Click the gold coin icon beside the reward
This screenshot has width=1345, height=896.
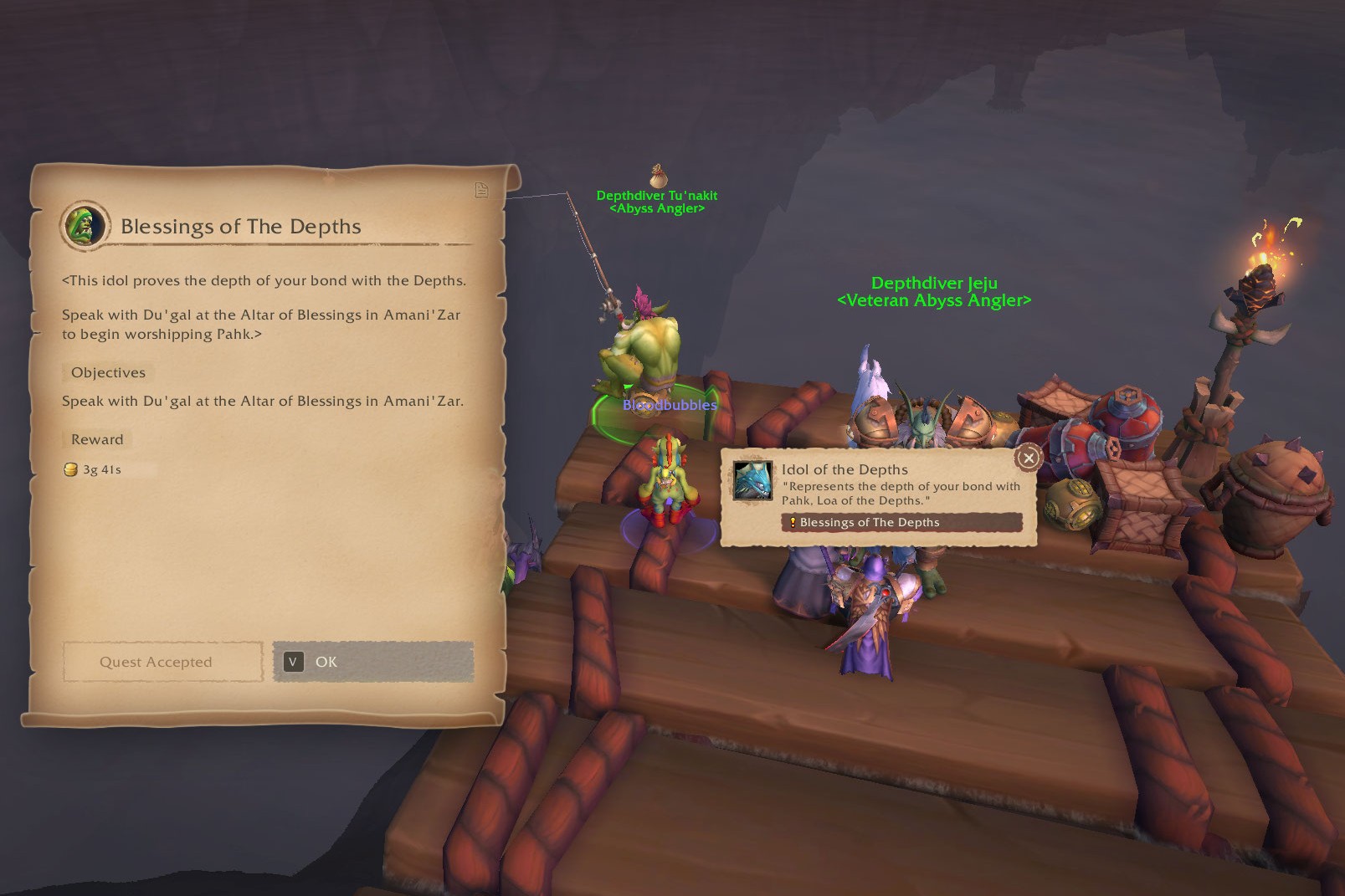[70, 469]
